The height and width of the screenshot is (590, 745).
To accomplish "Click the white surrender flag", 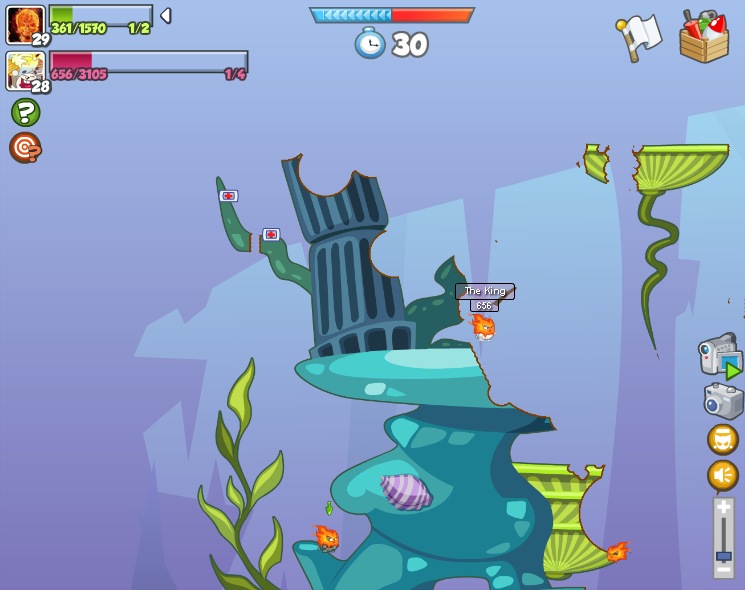I will [639, 37].
